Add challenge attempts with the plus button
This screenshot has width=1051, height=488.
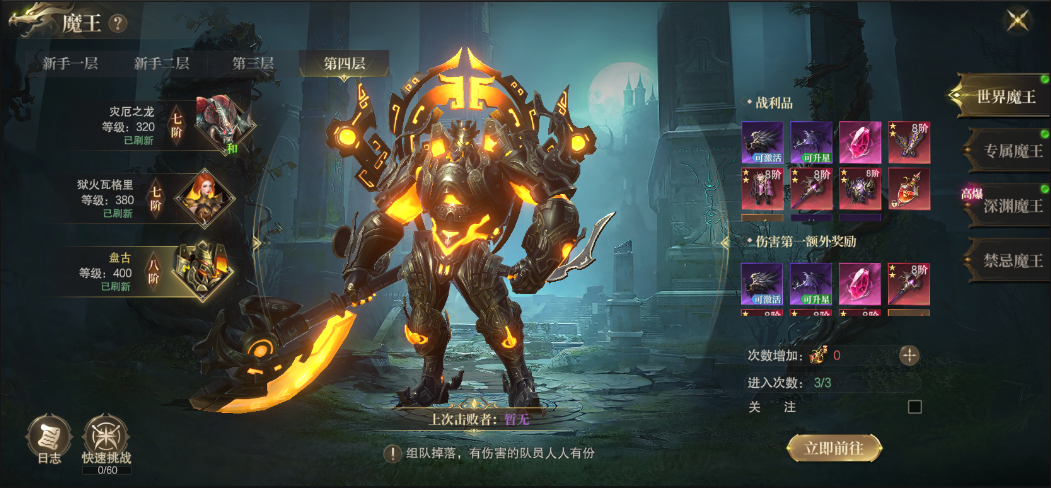pyautogui.click(x=909, y=355)
